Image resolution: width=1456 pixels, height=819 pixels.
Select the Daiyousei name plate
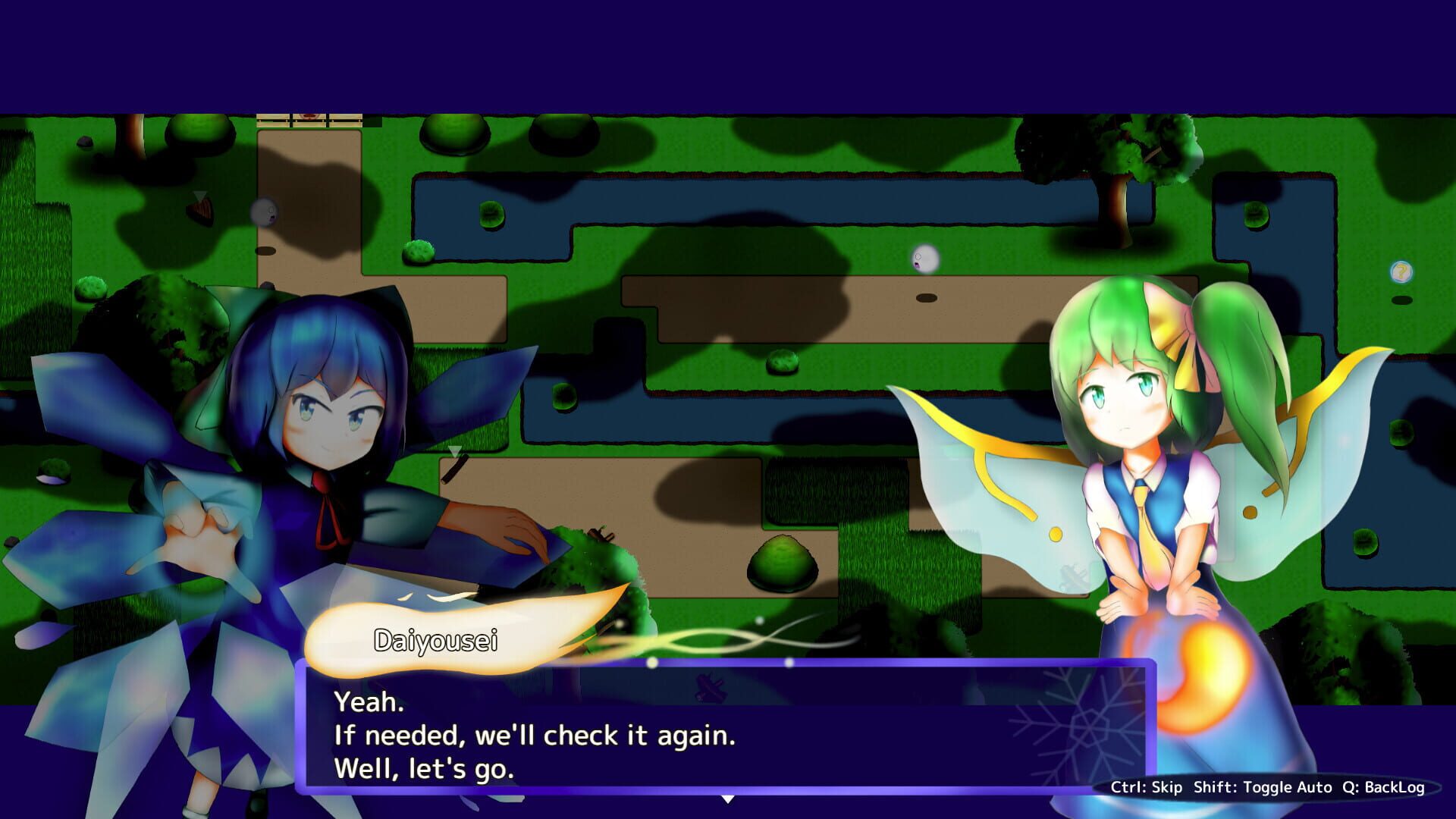436,641
